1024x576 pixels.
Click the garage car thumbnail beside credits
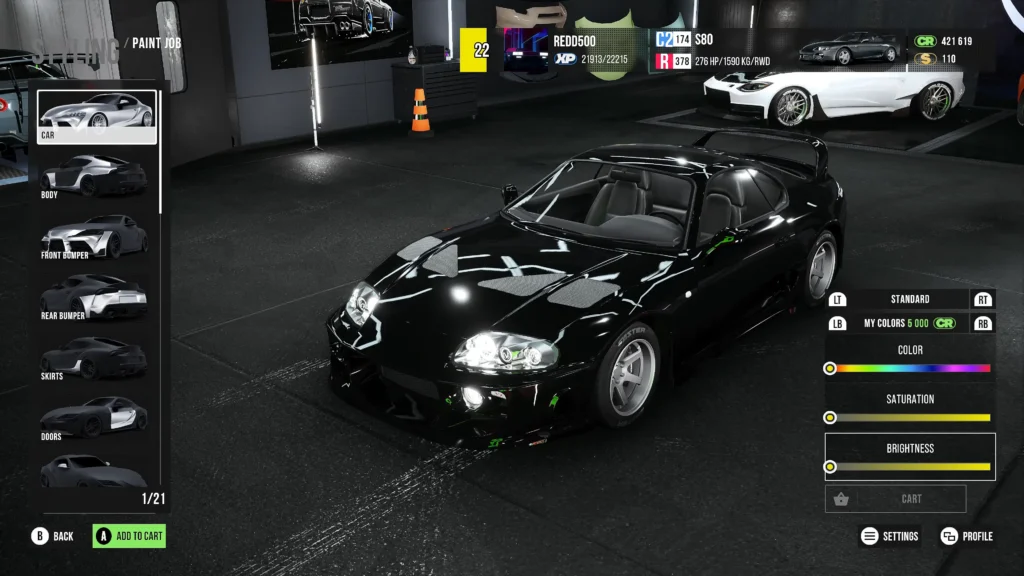click(851, 49)
